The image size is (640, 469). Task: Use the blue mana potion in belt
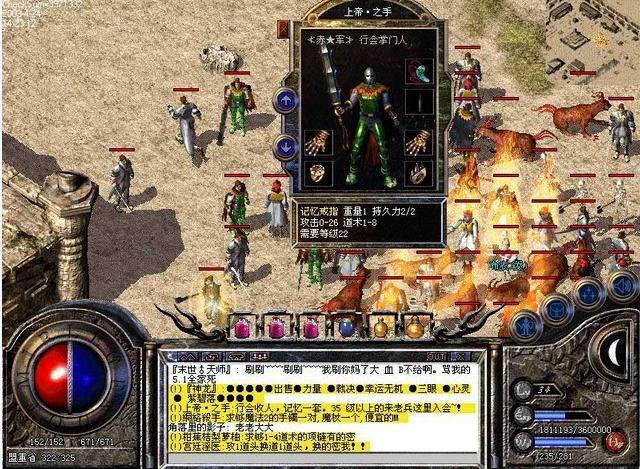point(347,327)
